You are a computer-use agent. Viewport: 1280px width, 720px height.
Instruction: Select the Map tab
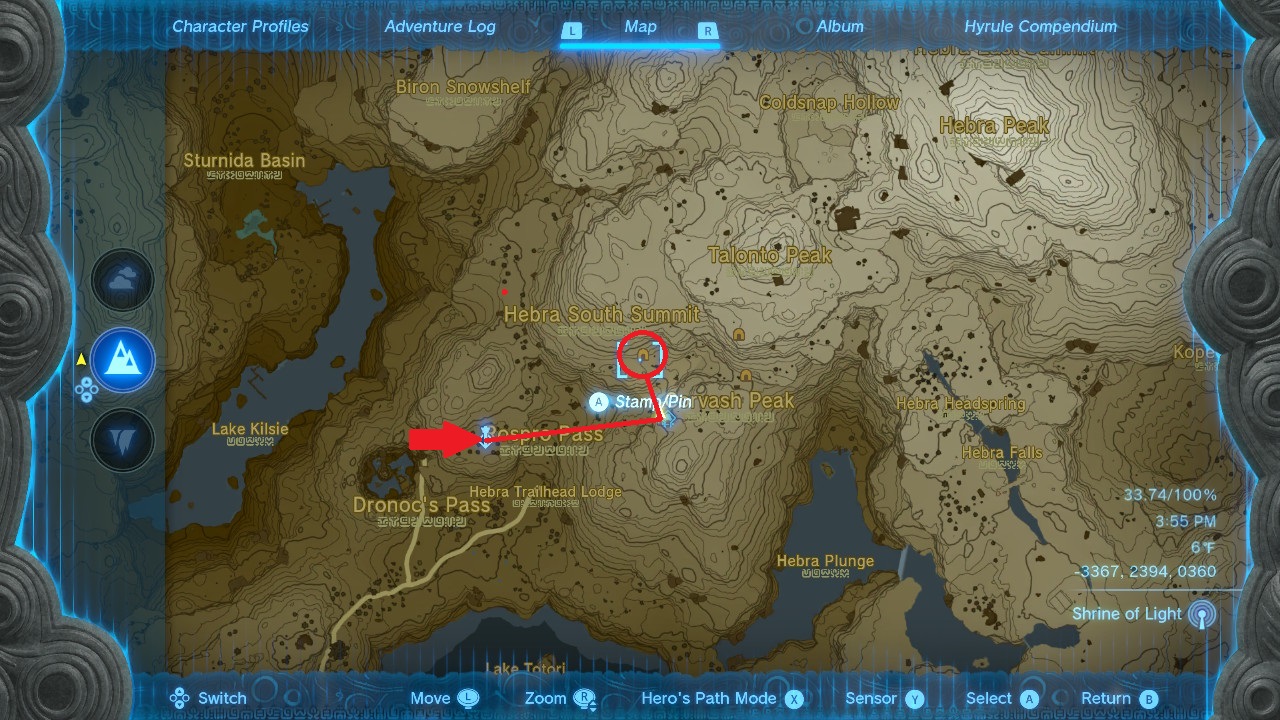(640, 27)
